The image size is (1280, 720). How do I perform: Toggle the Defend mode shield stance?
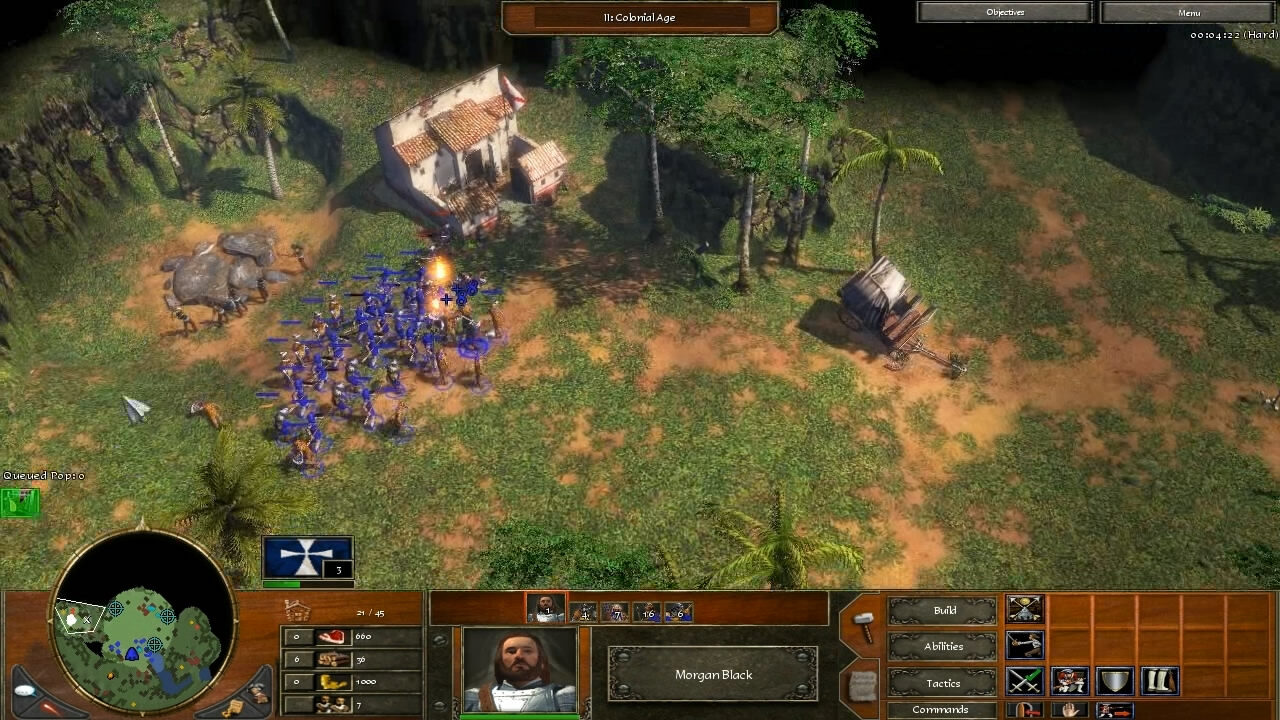point(1113,681)
